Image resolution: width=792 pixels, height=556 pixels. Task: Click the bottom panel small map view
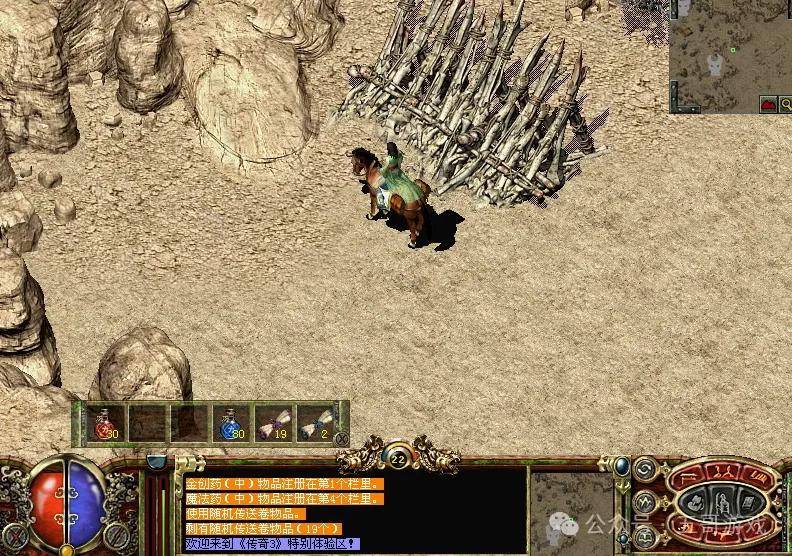tap(570, 510)
